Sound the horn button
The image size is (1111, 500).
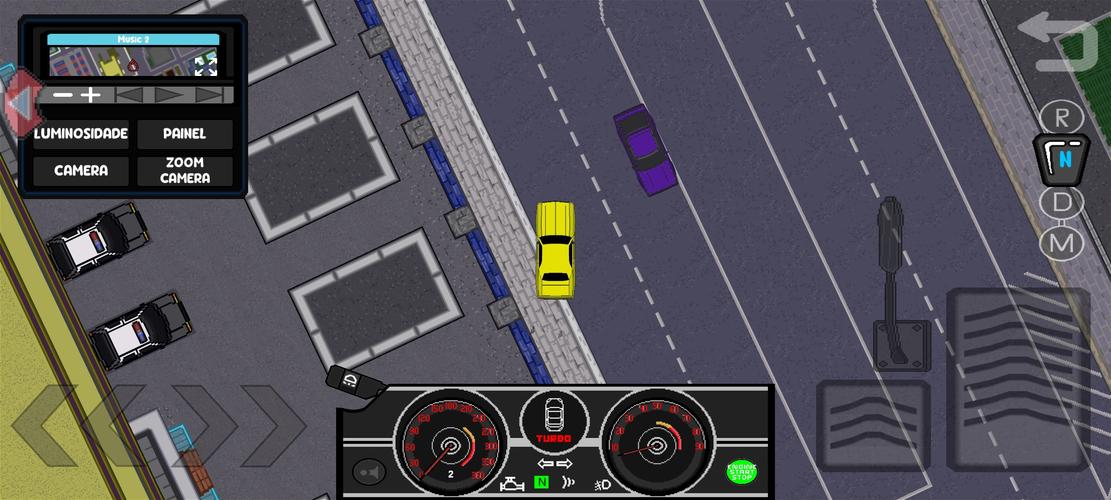click(369, 471)
